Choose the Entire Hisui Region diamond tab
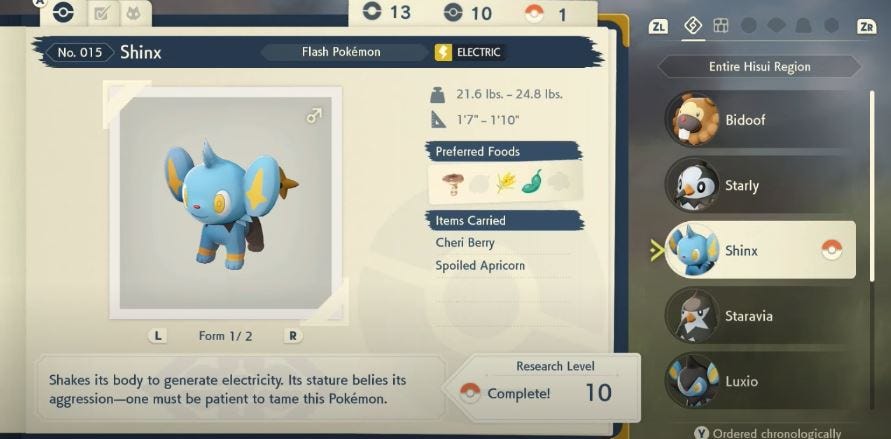Viewport: 891px width, 439px height. click(x=692, y=26)
